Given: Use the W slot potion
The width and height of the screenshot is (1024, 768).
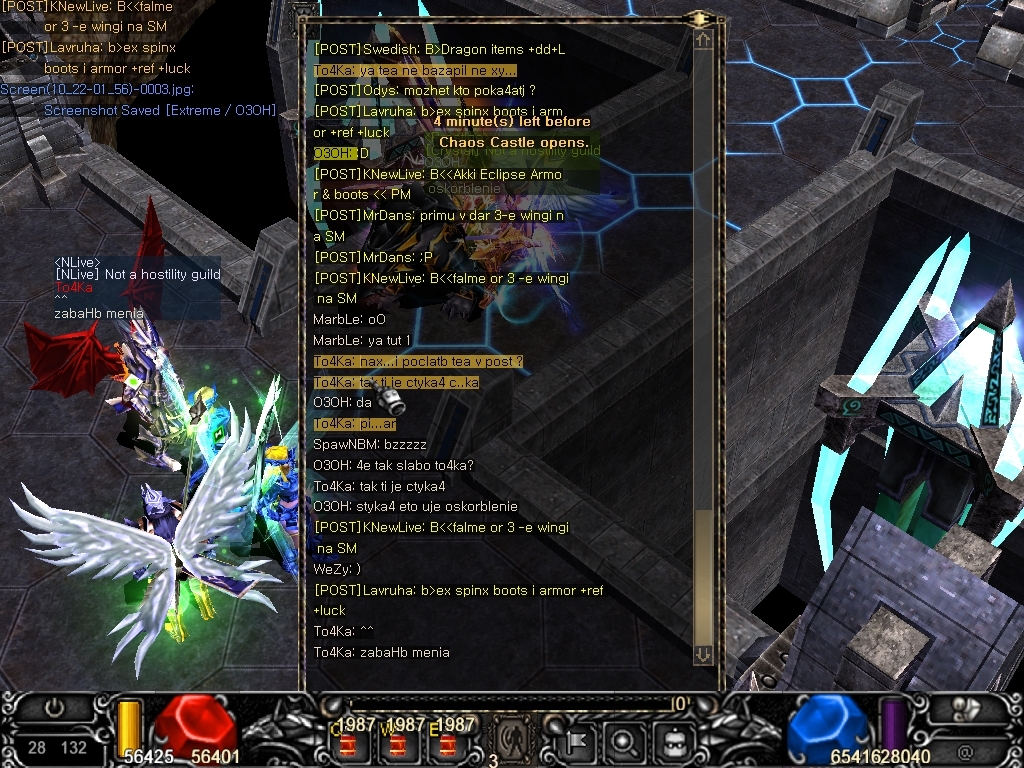Looking at the screenshot, I should click(397, 744).
